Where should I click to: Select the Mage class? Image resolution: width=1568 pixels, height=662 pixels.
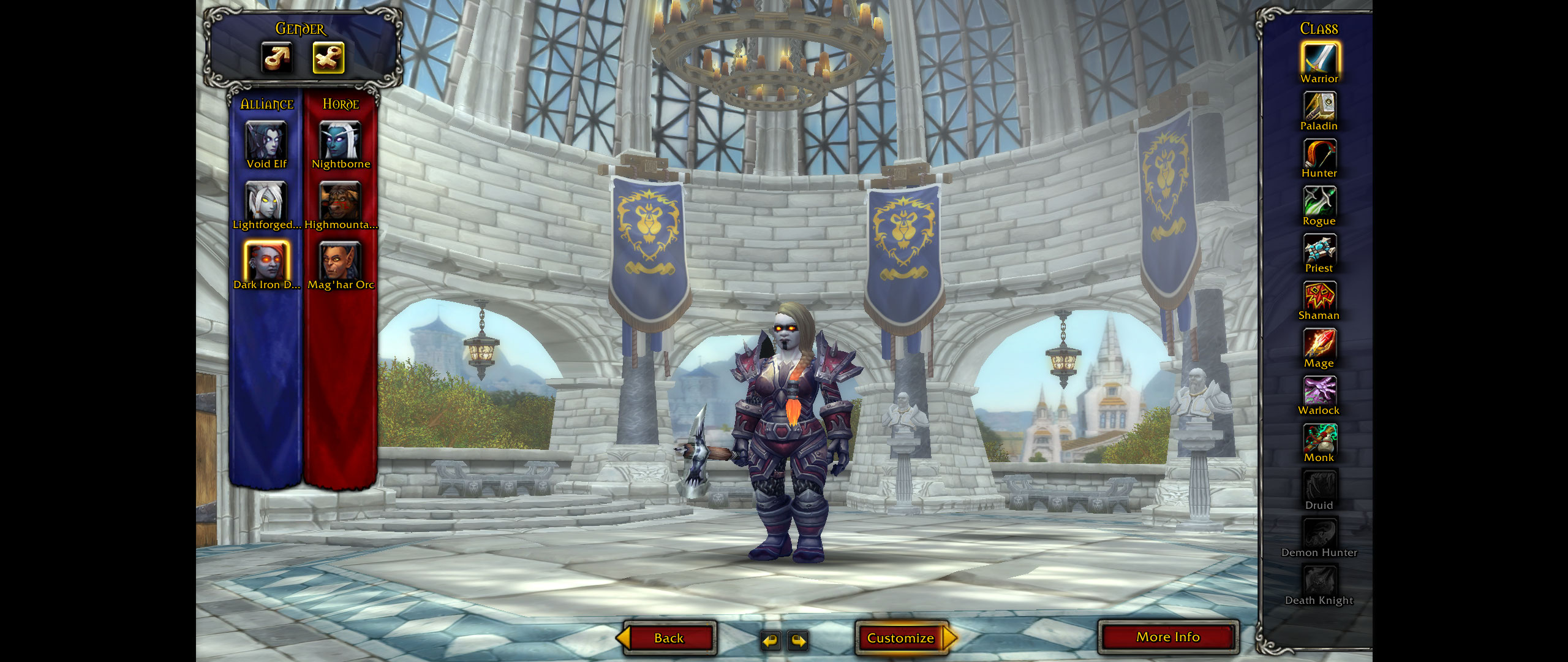coord(1319,343)
